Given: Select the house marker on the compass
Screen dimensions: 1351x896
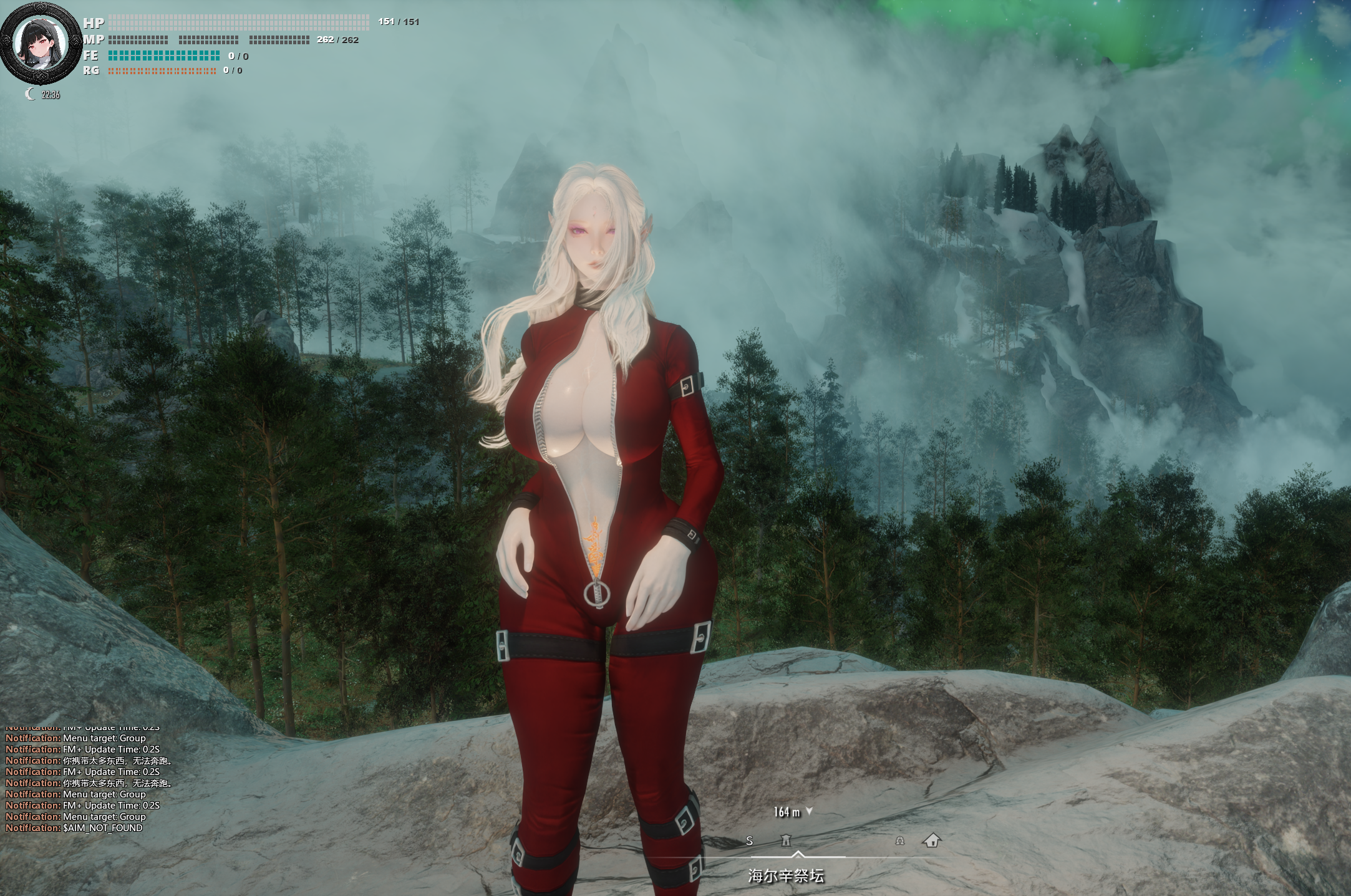Looking at the screenshot, I should click(x=931, y=841).
